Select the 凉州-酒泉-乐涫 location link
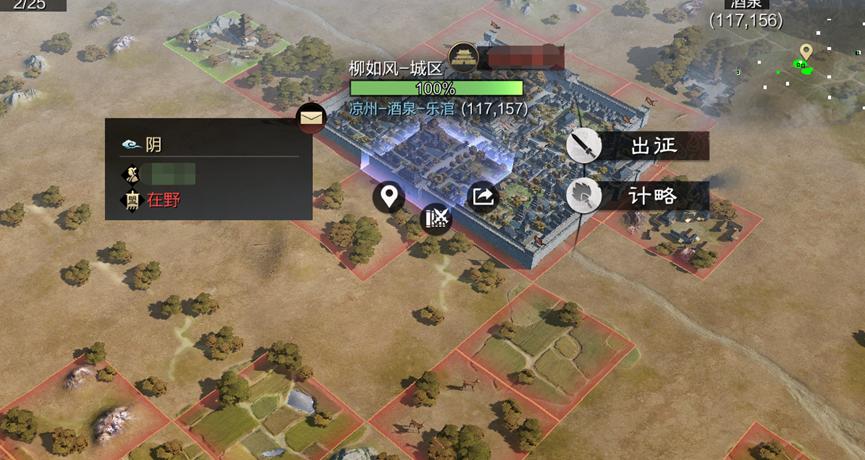The height and width of the screenshot is (460, 865). [x=404, y=108]
